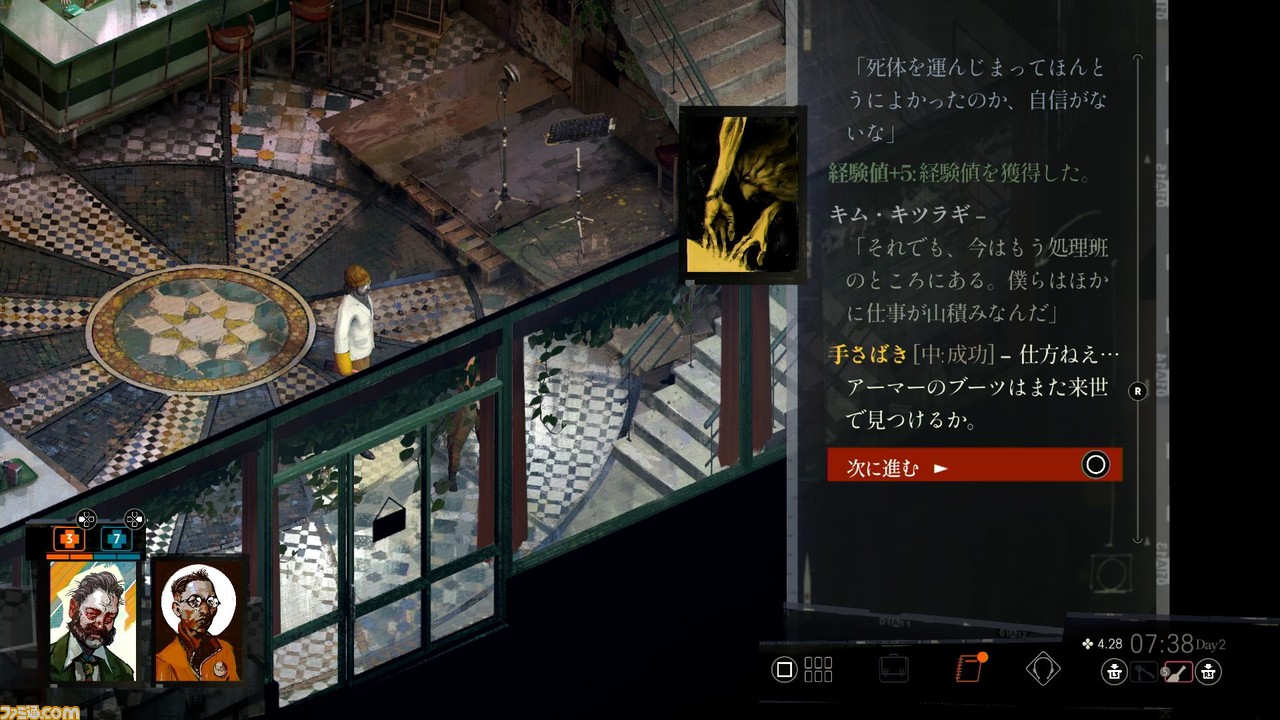
Task: Use the orange health healing item
Action: click(x=69, y=539)
